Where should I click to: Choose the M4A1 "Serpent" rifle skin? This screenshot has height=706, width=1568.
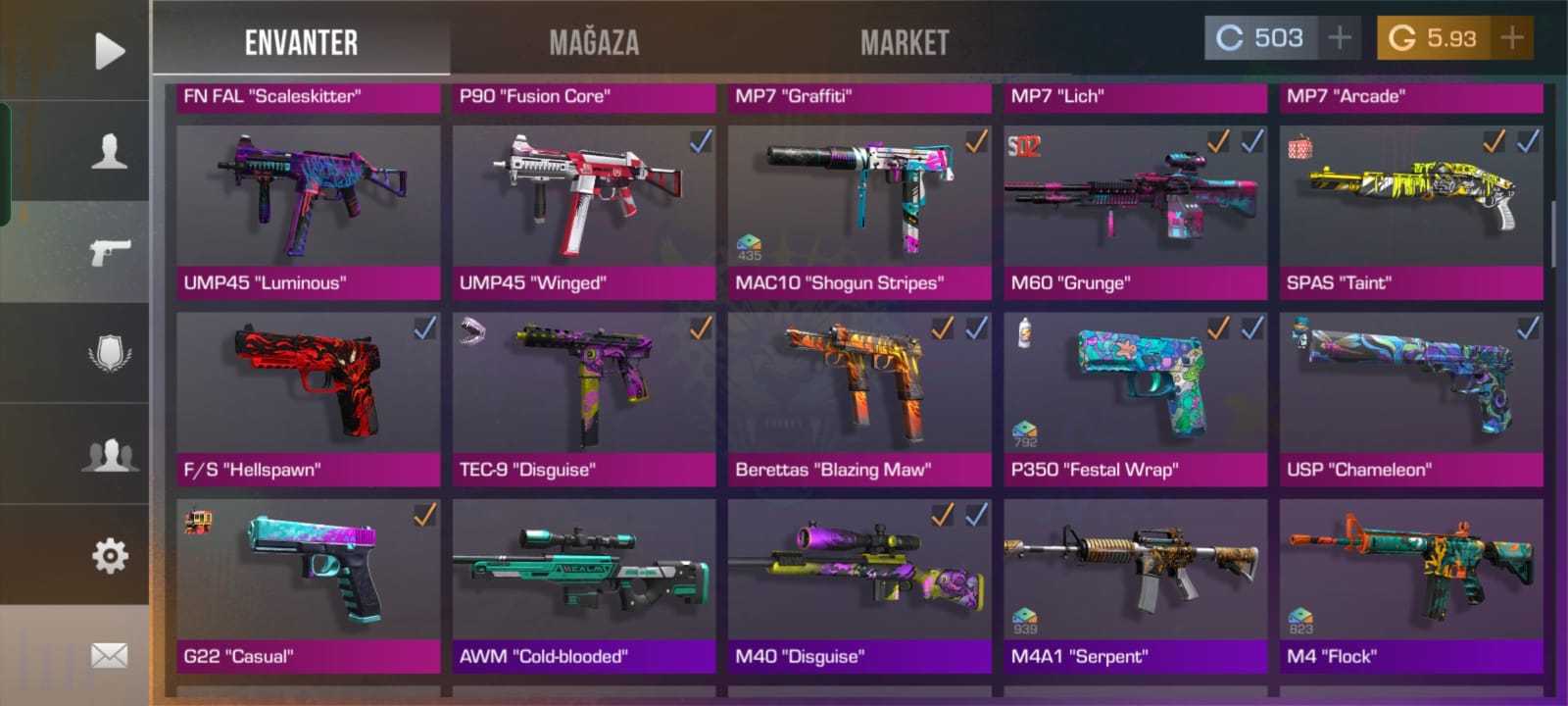(1135, 583)
